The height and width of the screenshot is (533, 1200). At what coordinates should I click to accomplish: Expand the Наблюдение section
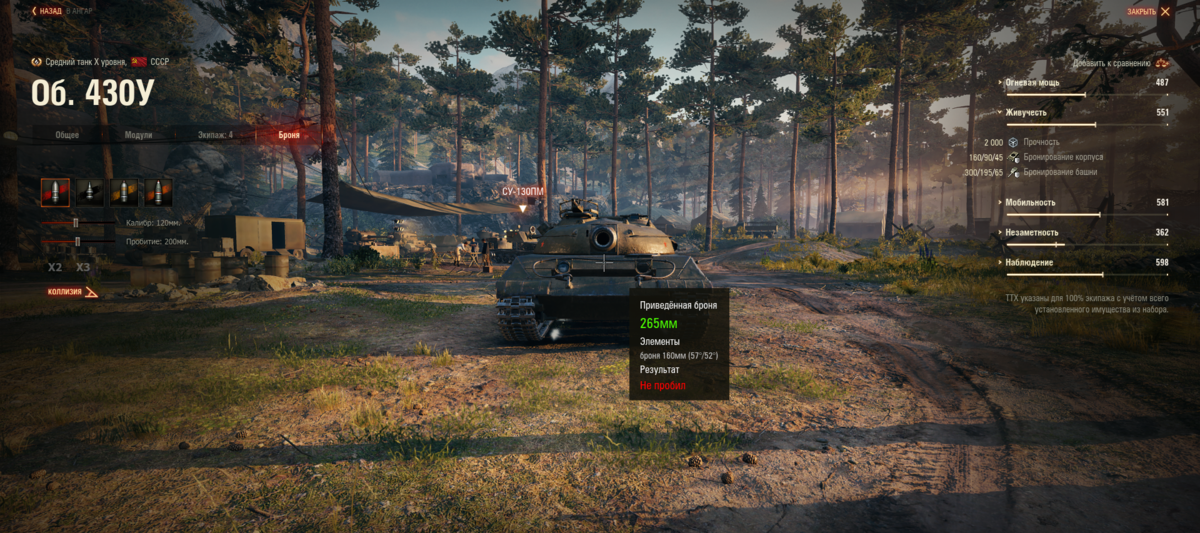(x=1029, y=262)
